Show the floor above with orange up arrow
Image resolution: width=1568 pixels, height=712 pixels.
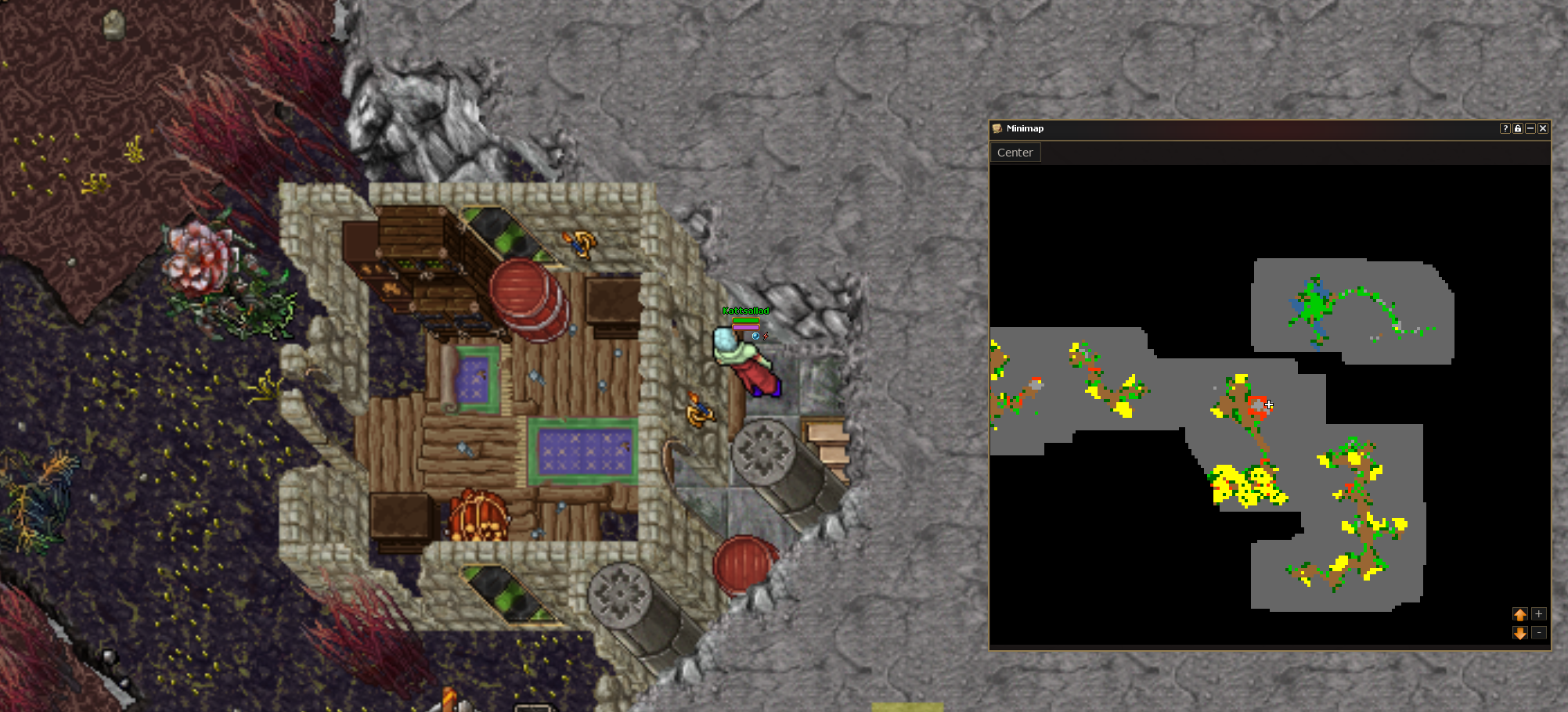(x=1519, y=614)
